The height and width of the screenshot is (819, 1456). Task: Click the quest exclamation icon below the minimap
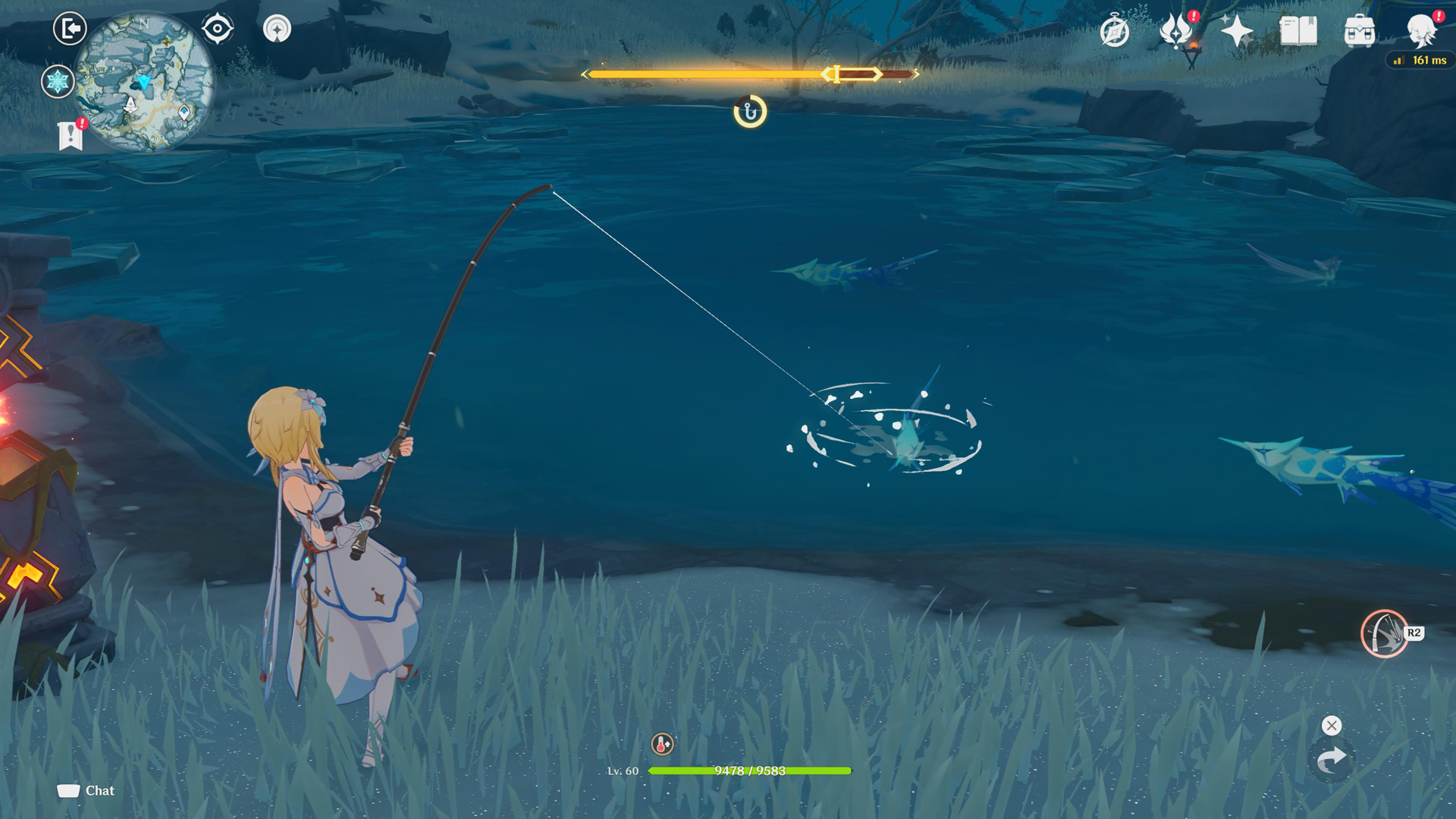pyautogui.click(x=71, y=136)
